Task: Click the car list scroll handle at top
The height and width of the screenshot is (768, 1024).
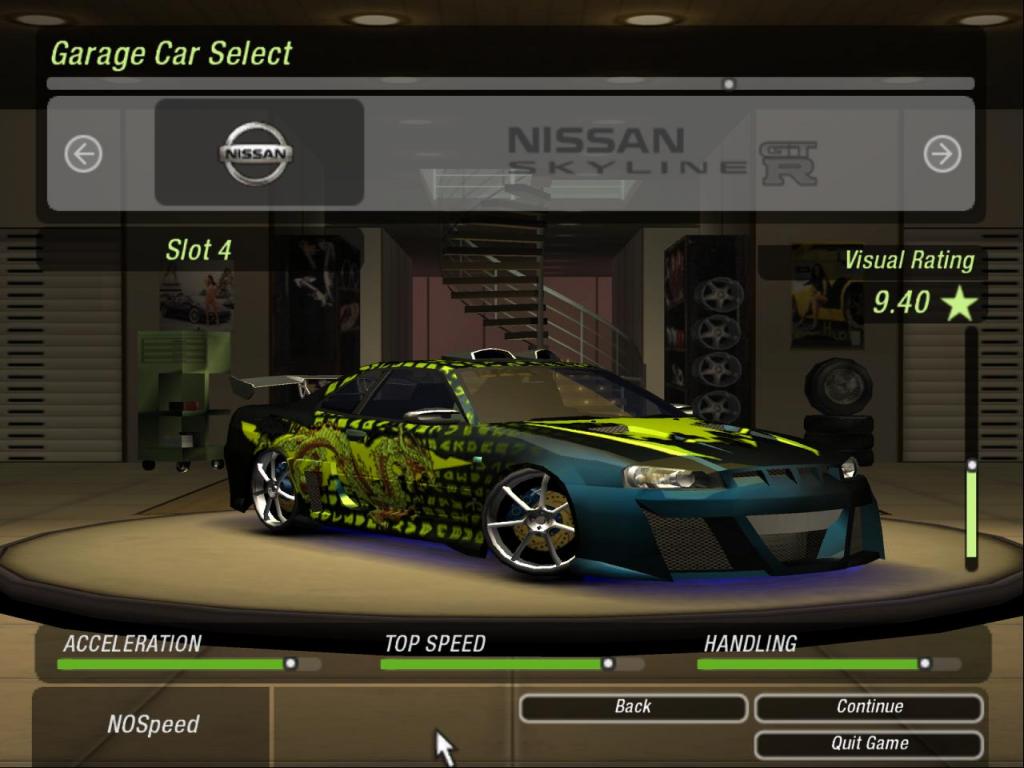Action: pyautogui.click(x=729, y=84)
